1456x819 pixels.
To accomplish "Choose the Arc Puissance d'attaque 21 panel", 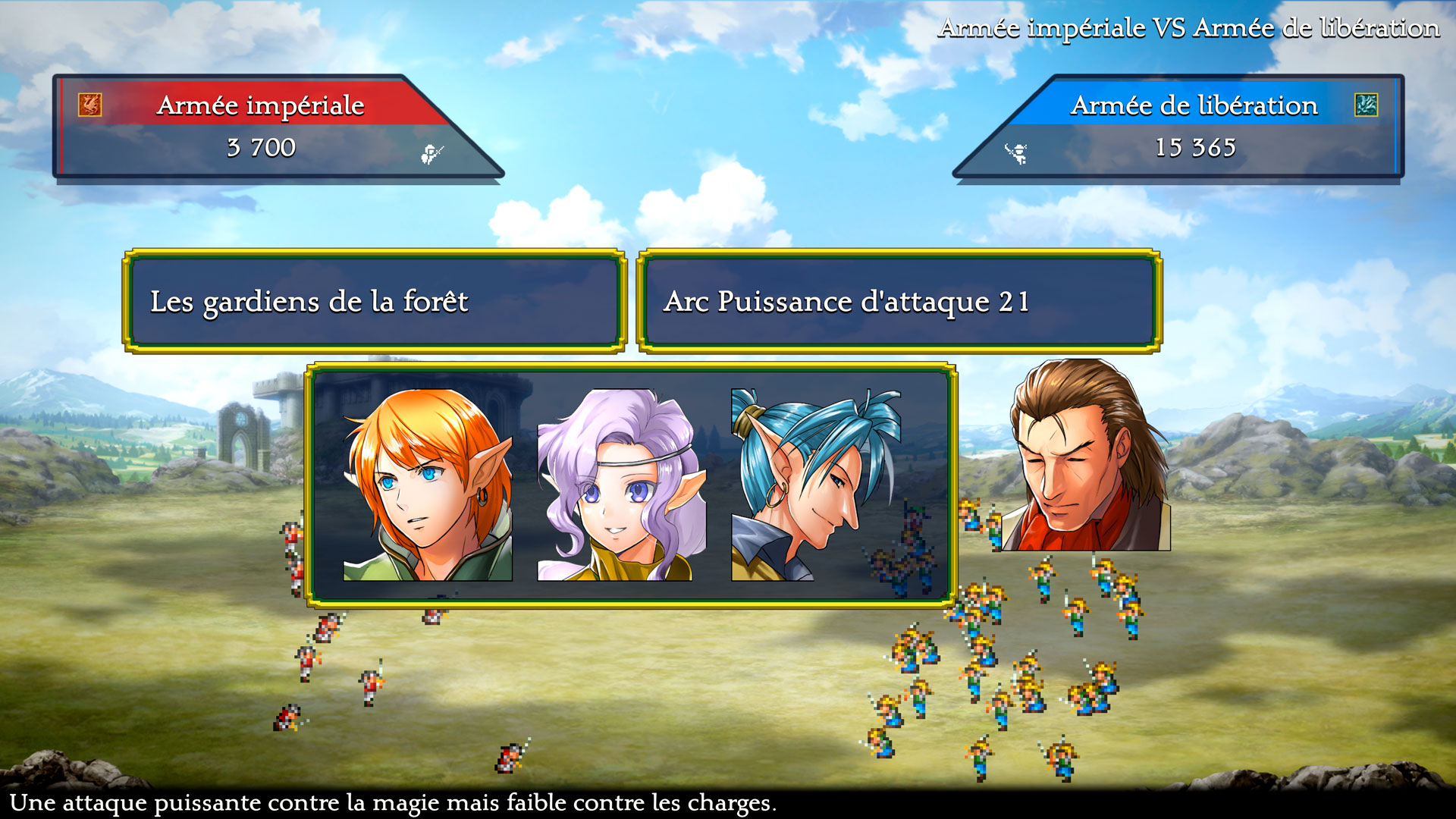I will 899,301.
